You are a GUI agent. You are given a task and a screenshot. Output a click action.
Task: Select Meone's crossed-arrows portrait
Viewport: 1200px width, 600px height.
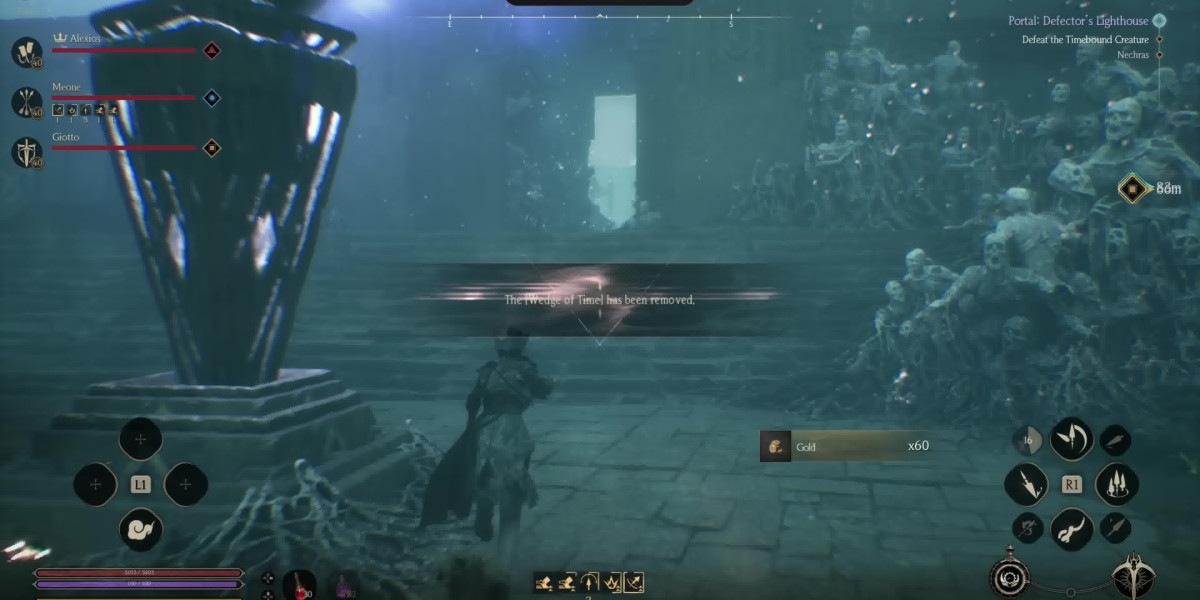click(x=26, y=101)
